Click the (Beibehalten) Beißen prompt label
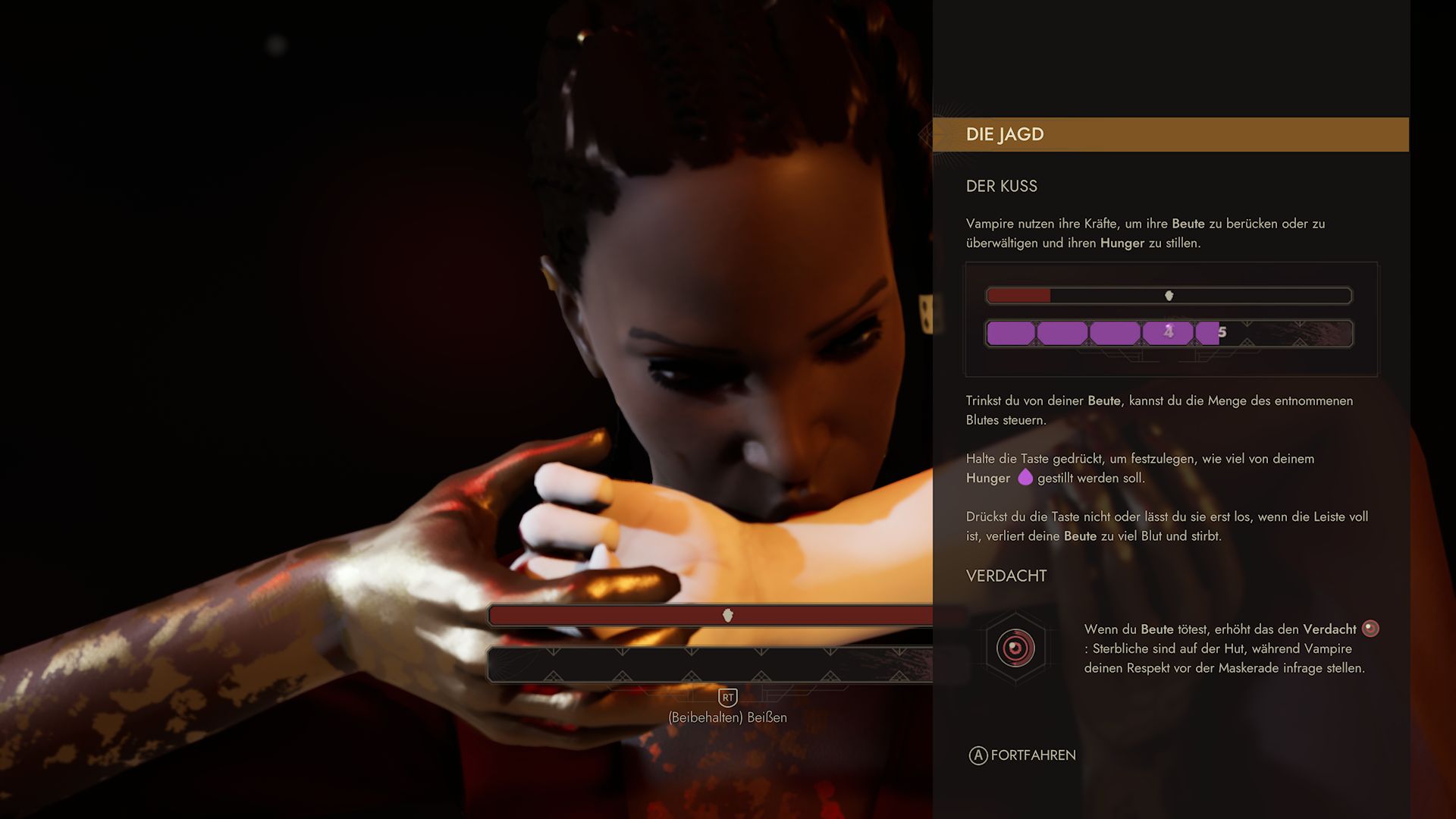Image resolution: width=1456 pixels, height=819 pixels. (727, 716)
